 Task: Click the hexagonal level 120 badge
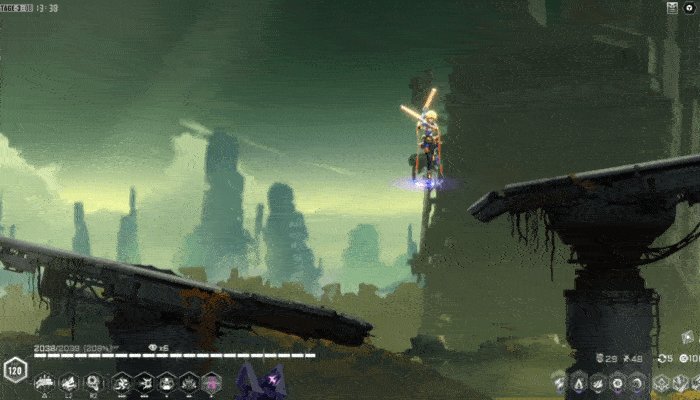coord(14,369)
